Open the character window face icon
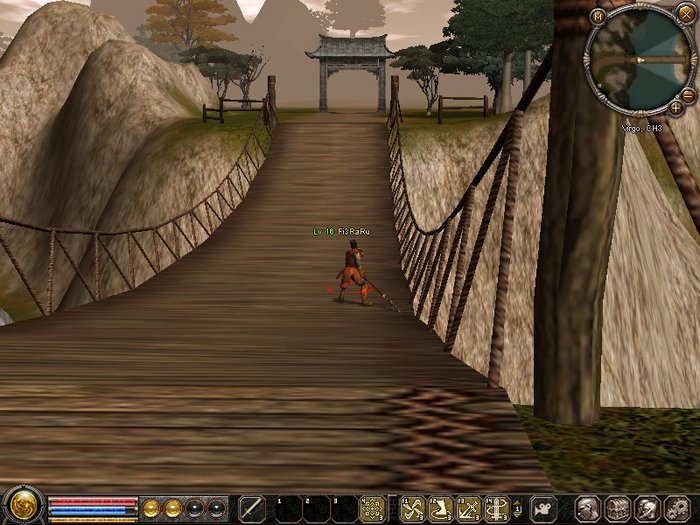The image size is (700, 525). click(588, 508)
